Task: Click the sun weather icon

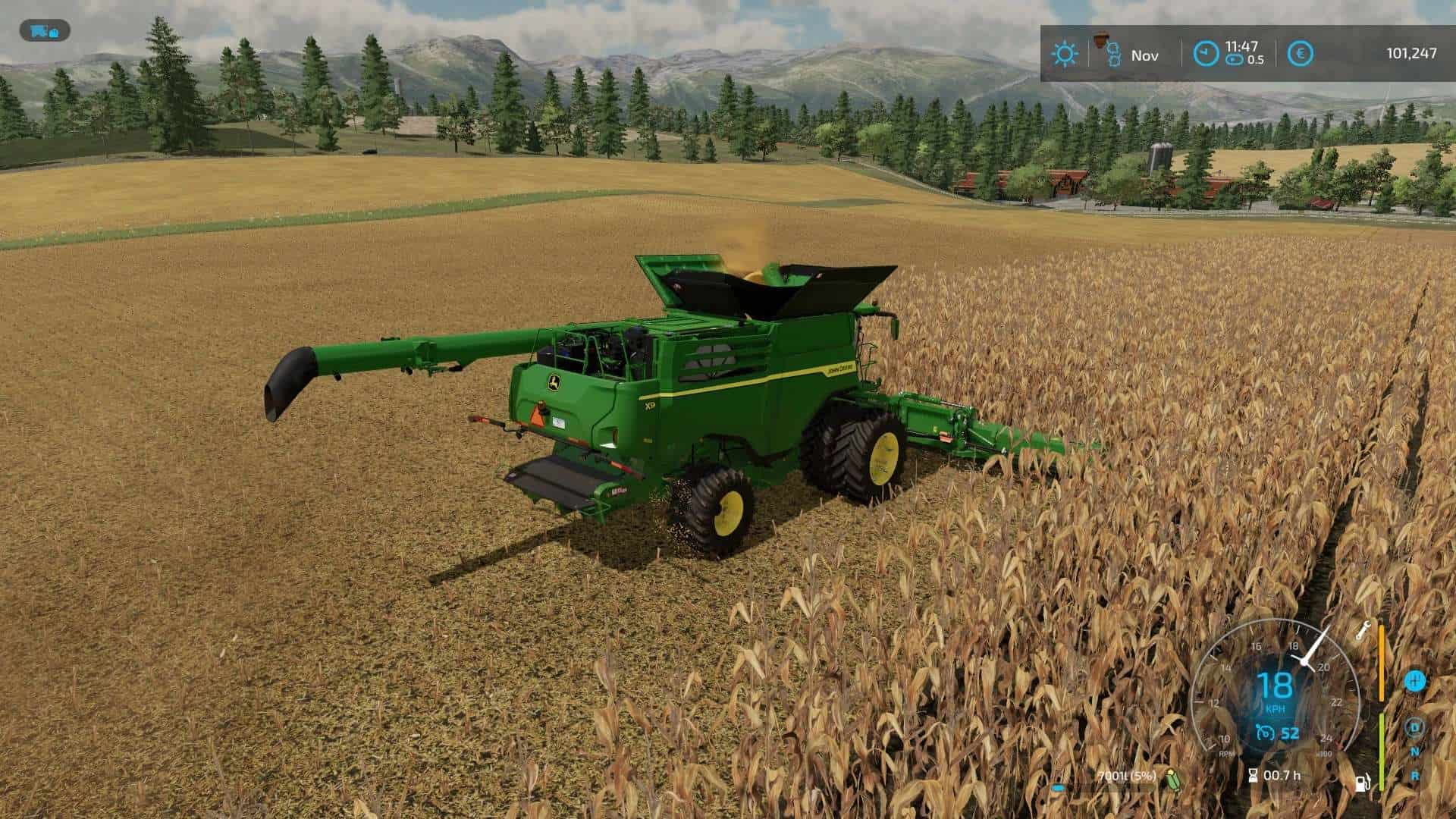Action: 1066,55
